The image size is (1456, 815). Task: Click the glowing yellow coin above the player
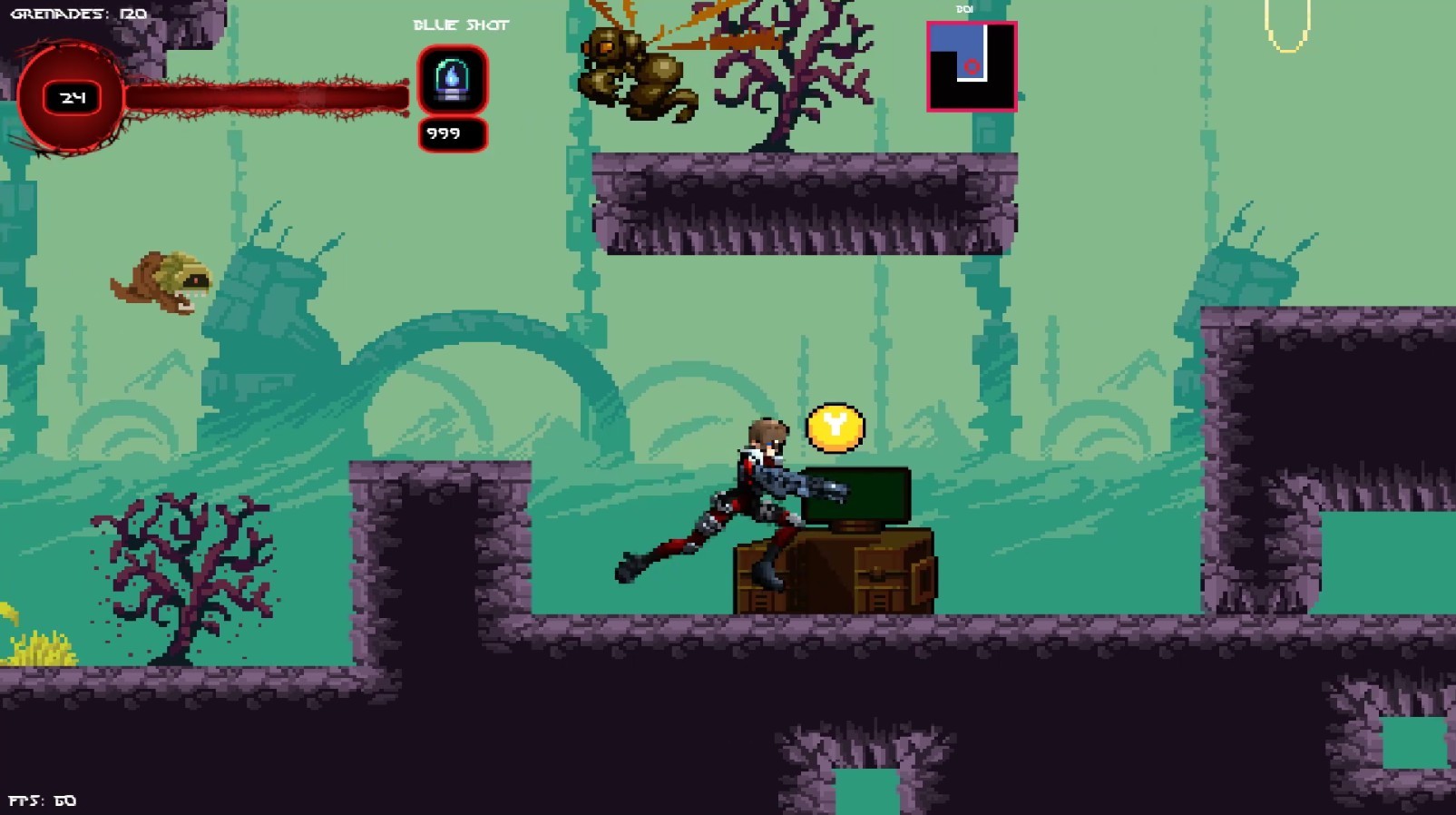coord(833,427)
